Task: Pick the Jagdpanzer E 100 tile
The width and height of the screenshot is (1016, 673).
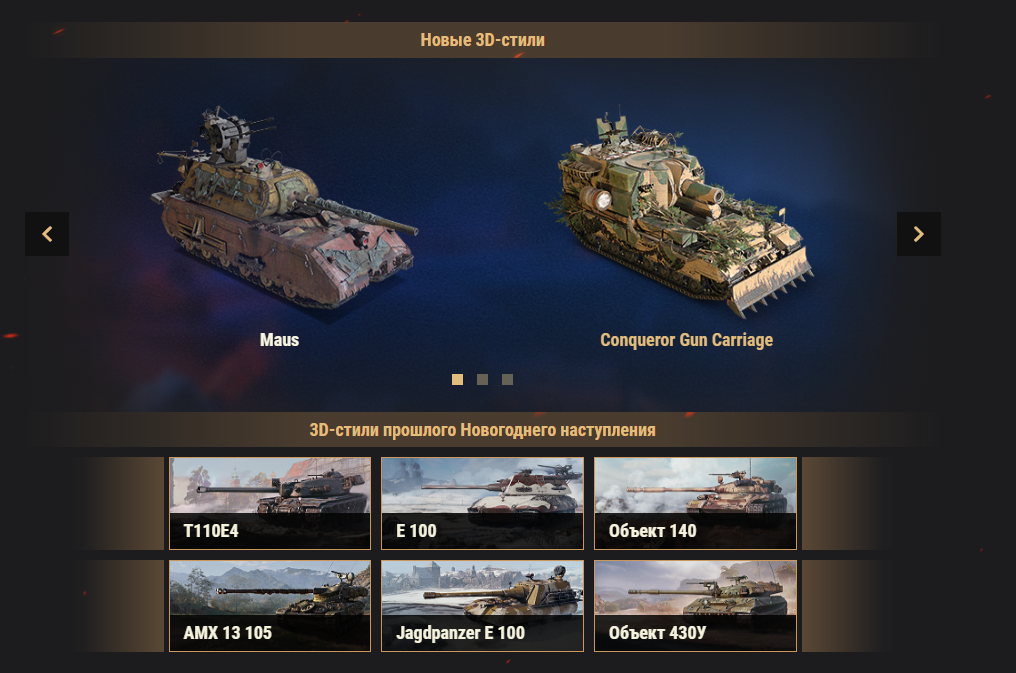Action: [482, 606]
